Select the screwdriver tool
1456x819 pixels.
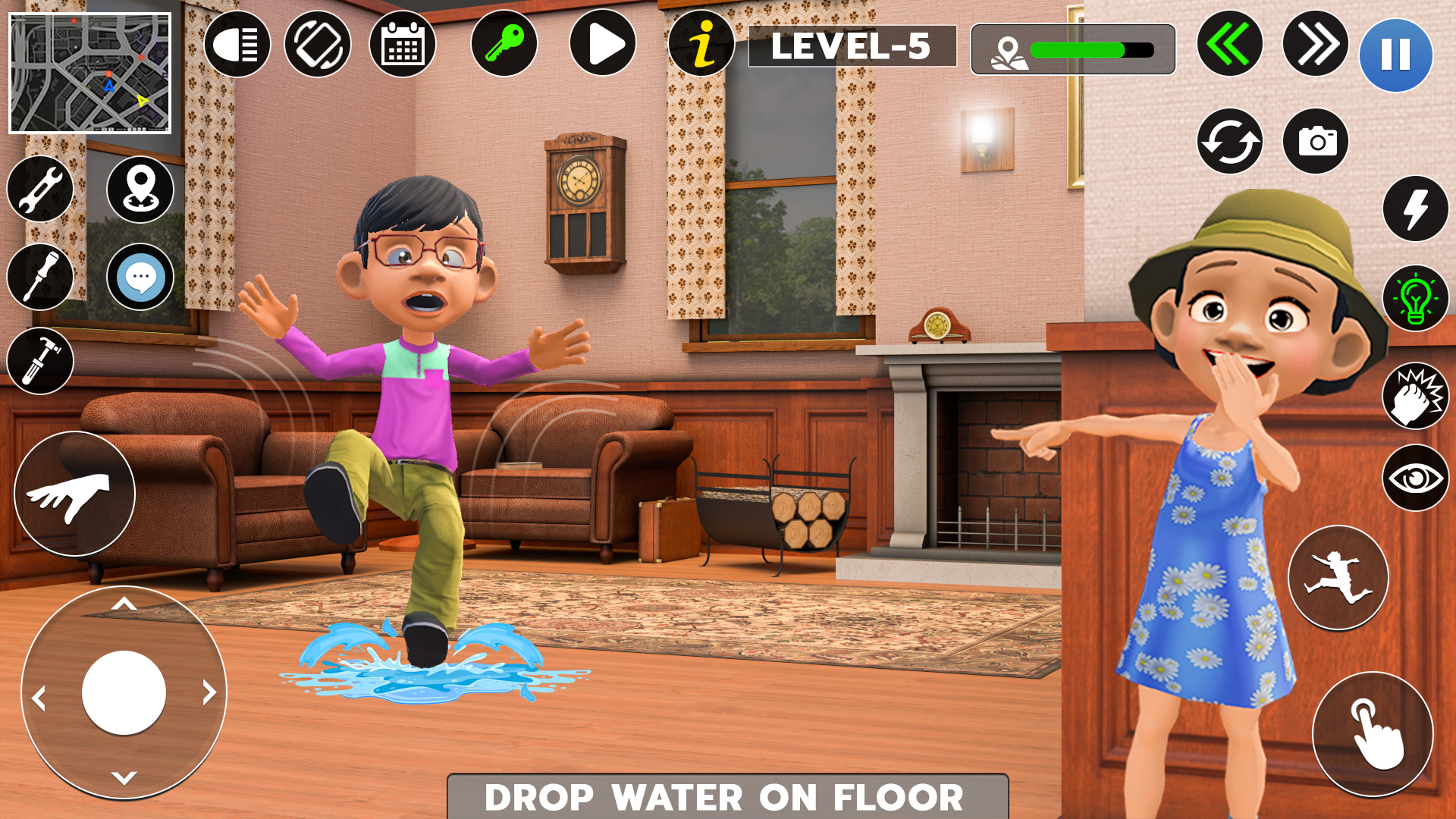pyautogui.click(x=39, y=276)
